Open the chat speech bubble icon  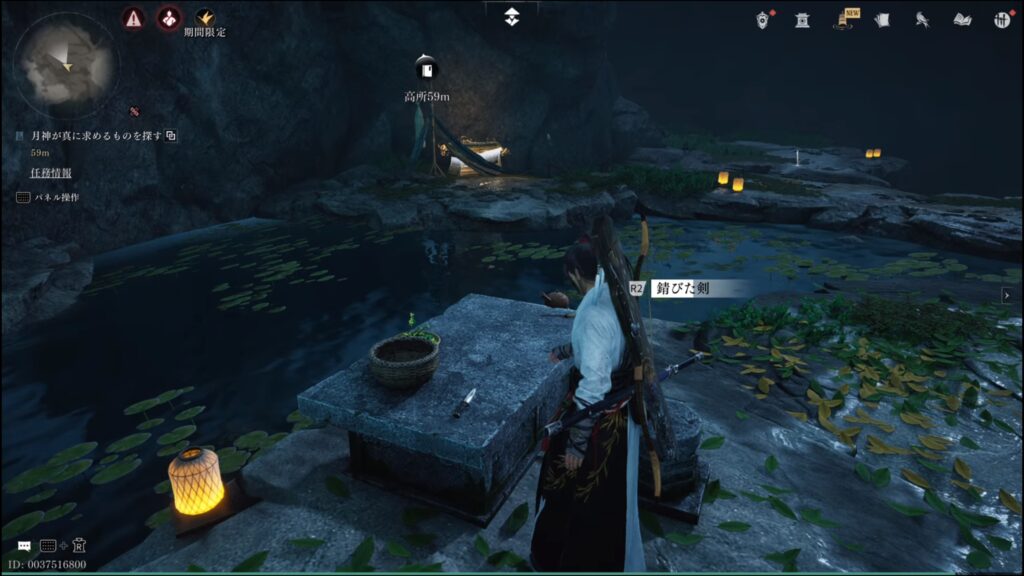coord(24,546)
